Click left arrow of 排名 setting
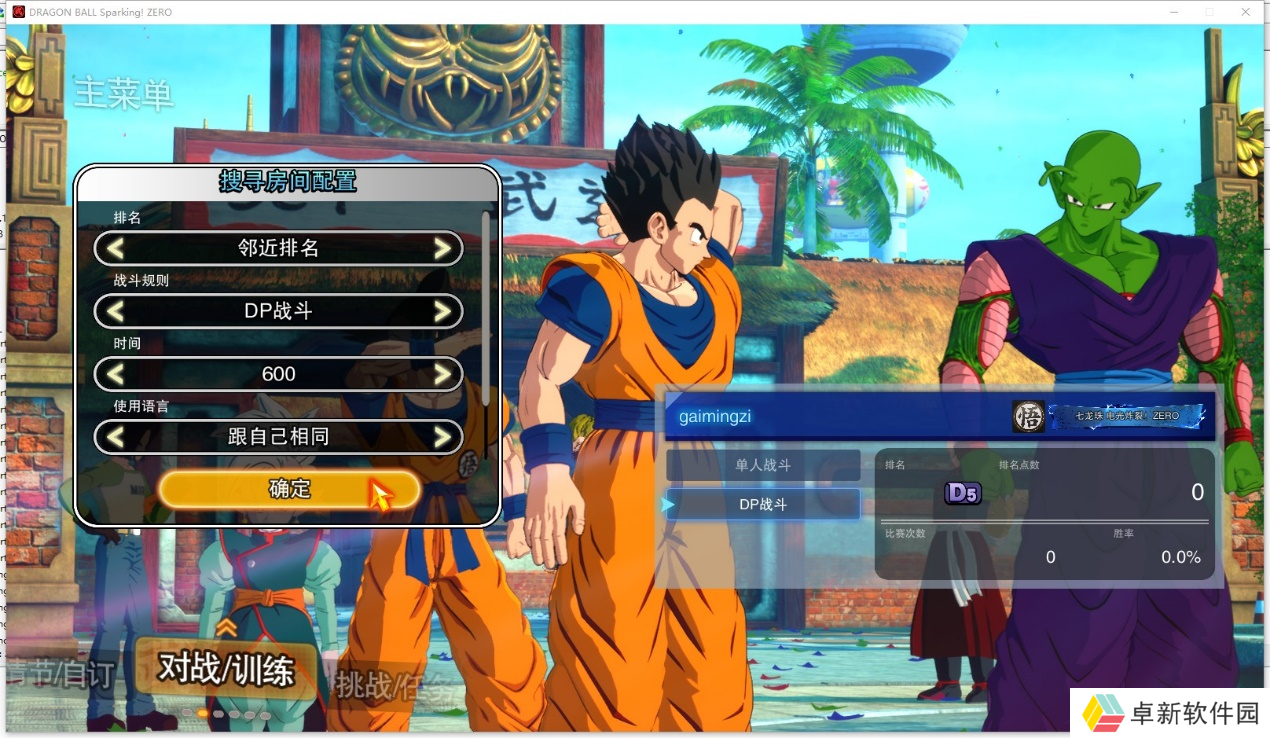This screenshot has width=1270, height=738. click(x=116, y=248)
